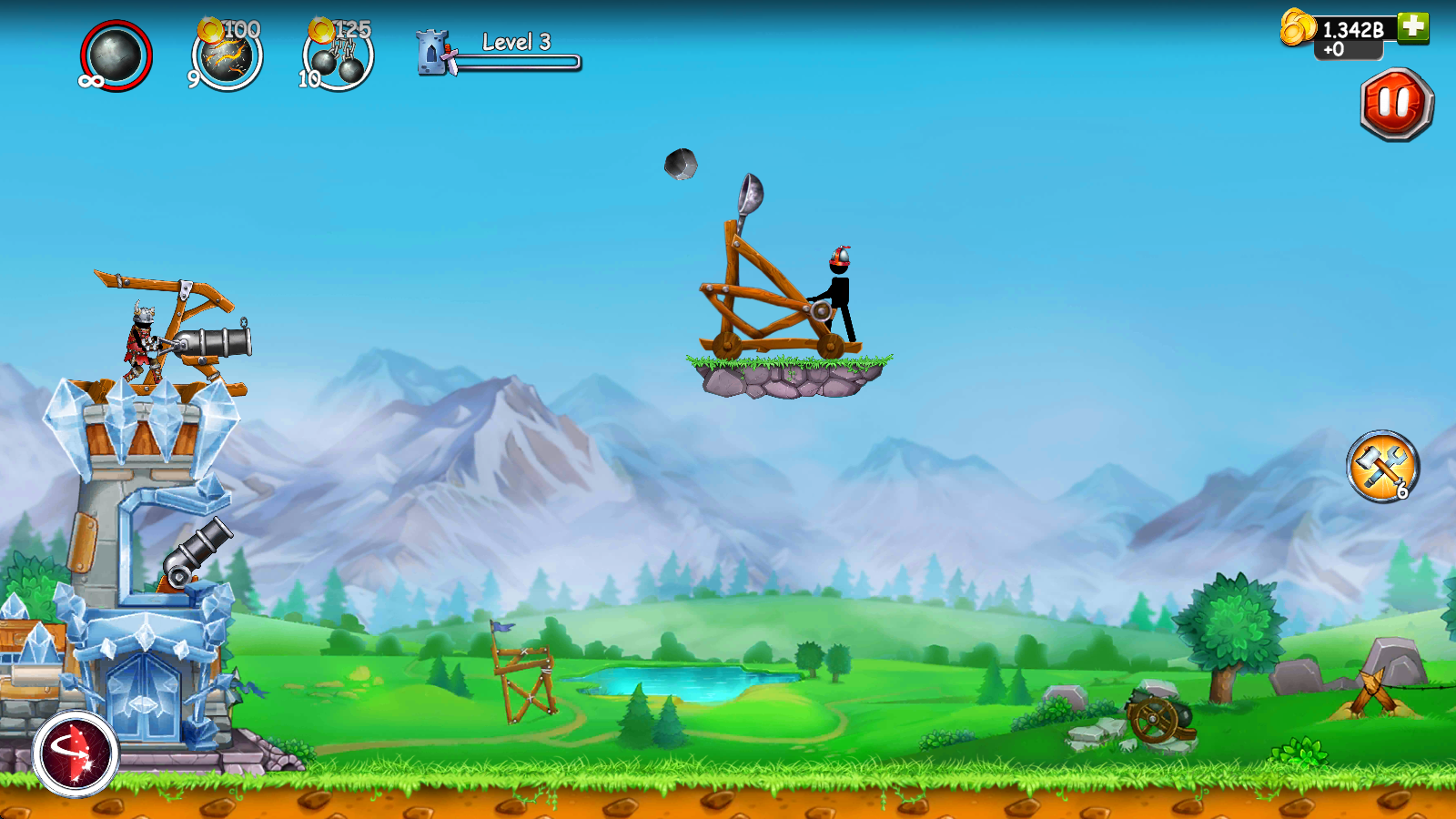
Task: Choose the lightning cannonball ammo
Action: click(227, 57)
